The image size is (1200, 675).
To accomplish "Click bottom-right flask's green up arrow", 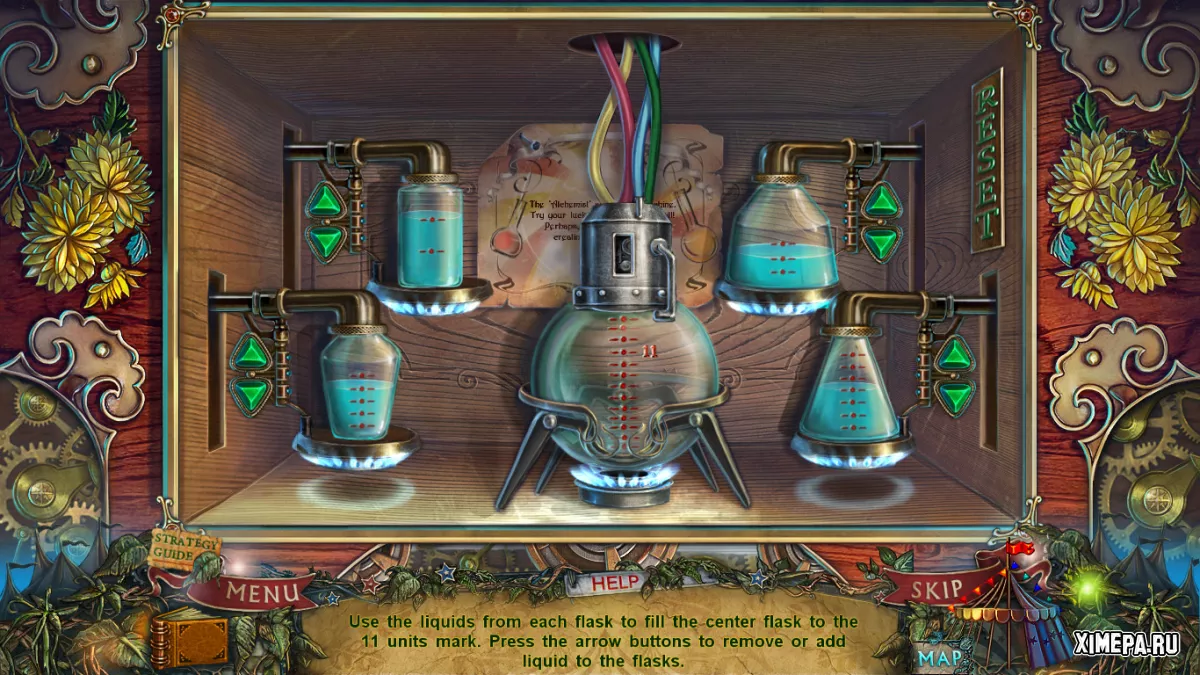I will point(955,353).
